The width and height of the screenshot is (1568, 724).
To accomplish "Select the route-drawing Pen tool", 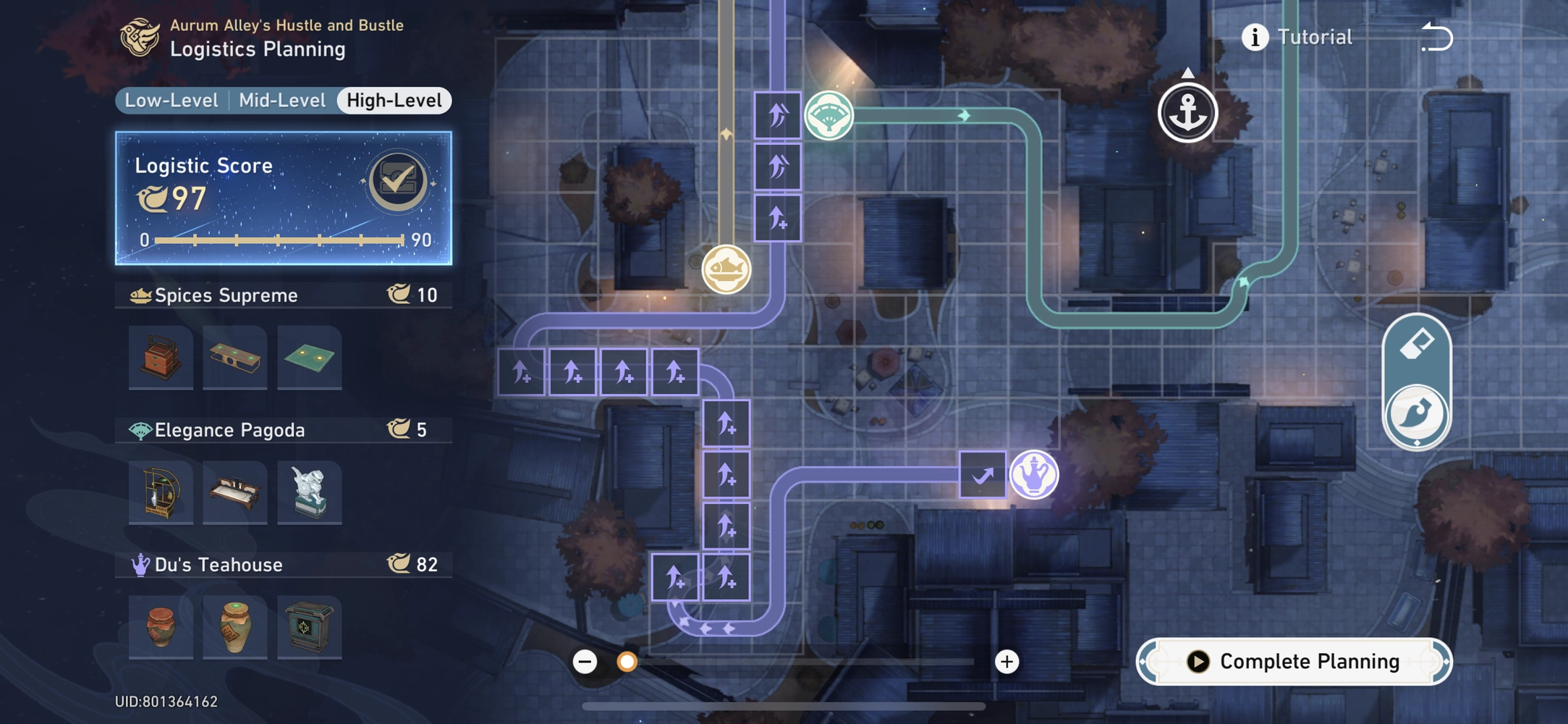I will [1416, 412].
